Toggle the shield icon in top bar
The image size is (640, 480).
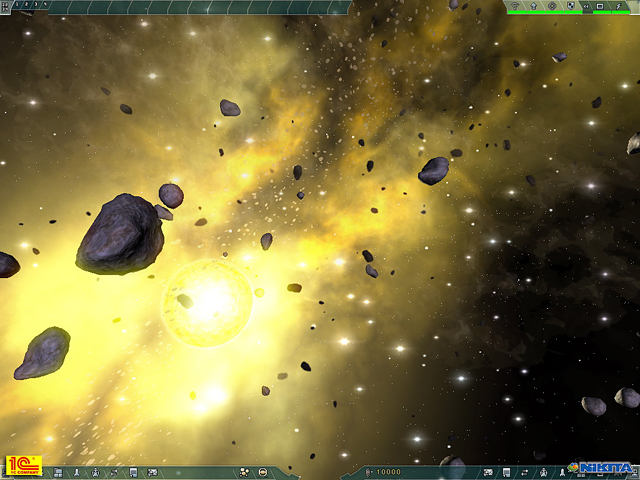(570, 5)
